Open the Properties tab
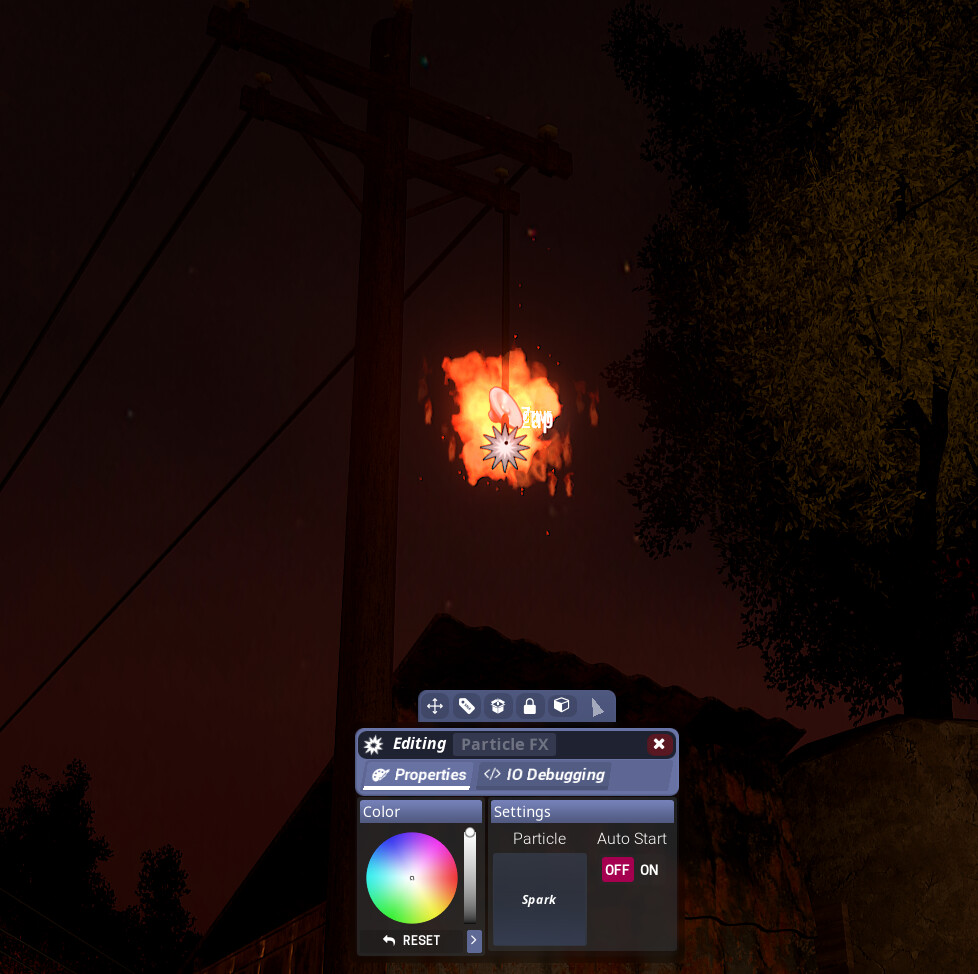Viewport: 978px width, 974px height. click(x=419, y=775)
